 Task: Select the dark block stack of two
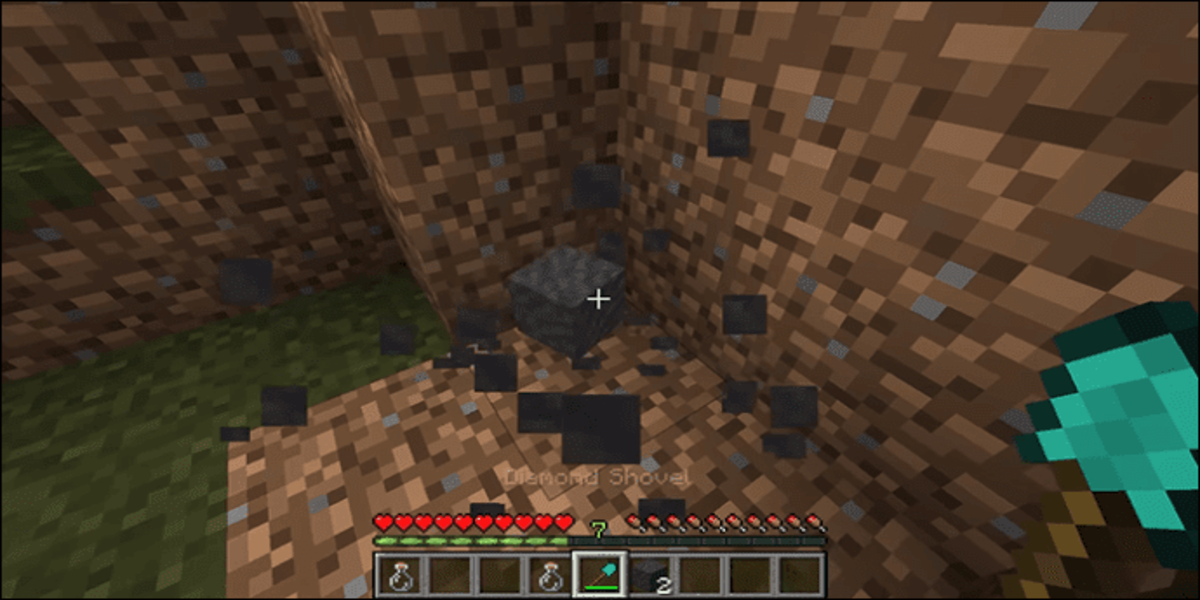click(x=650, y=575)
